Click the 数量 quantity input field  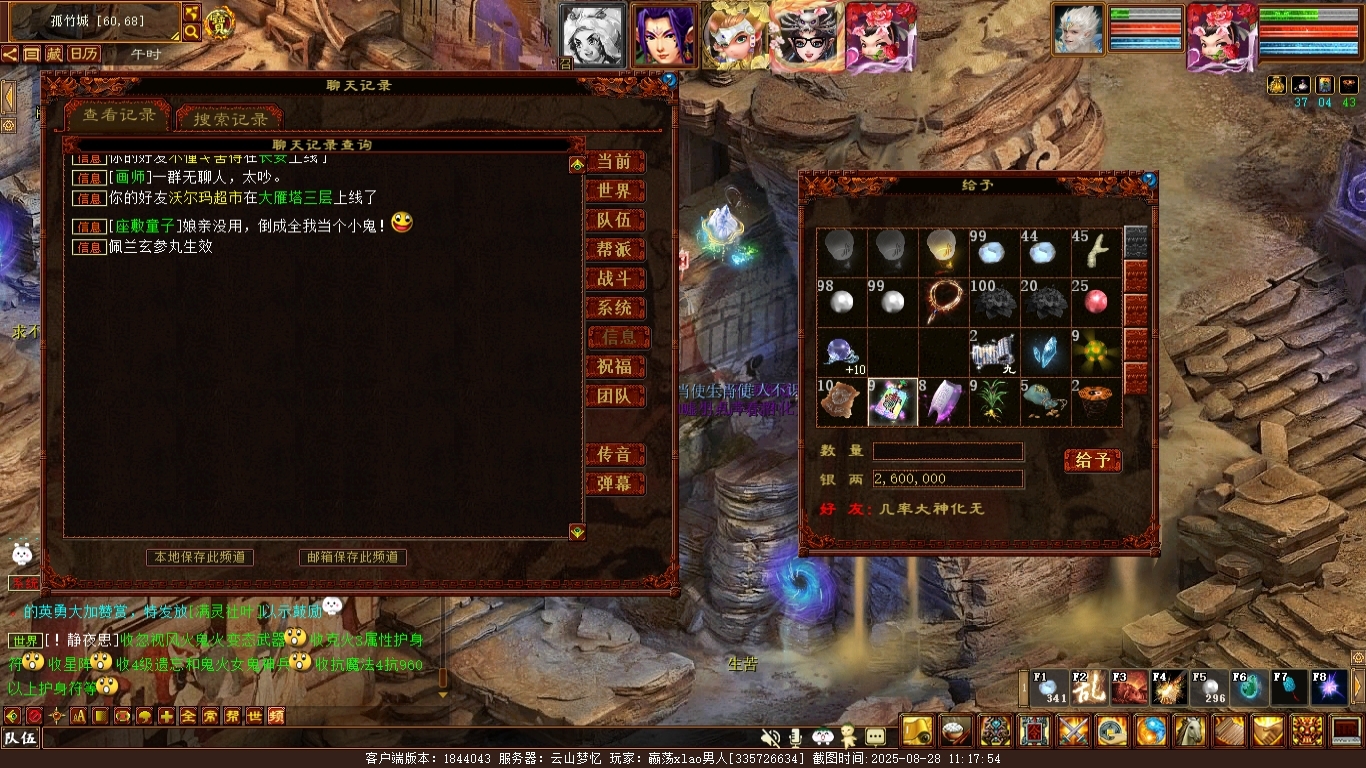(947, 451)
